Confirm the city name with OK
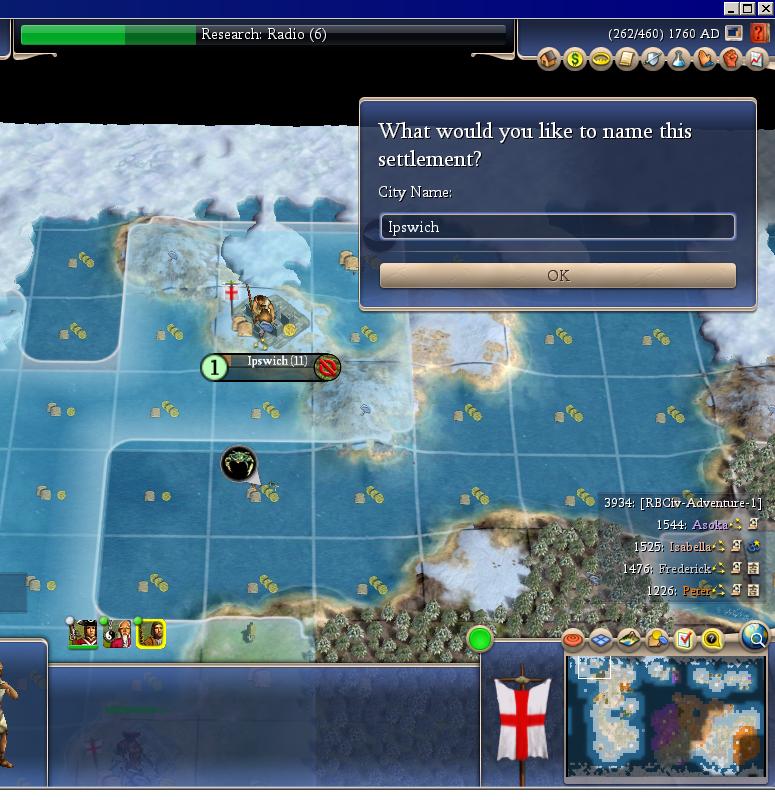Viewport: 775px width, 800px height. coord(557,275)
